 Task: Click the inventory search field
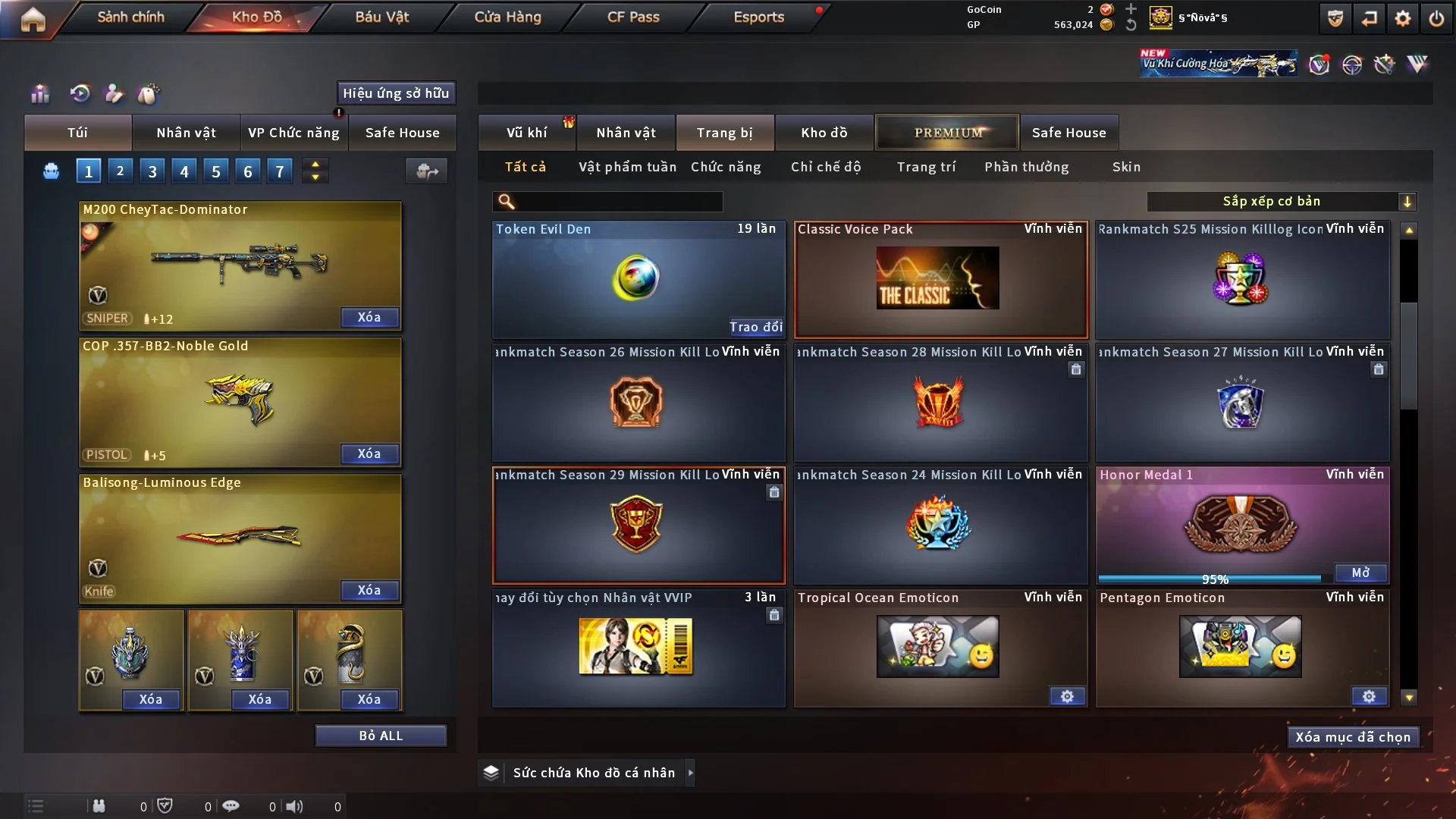[x=618, y=202]
